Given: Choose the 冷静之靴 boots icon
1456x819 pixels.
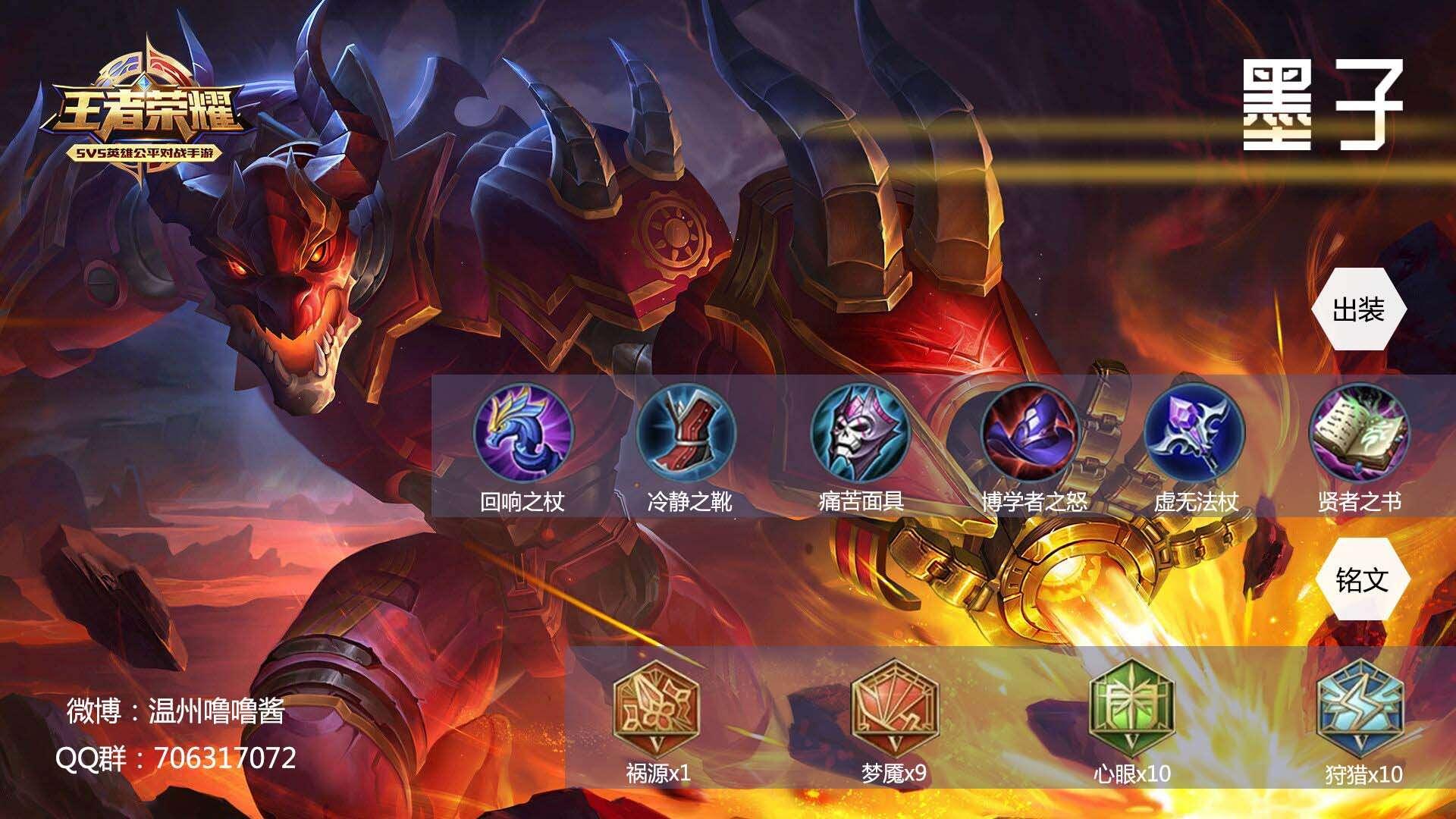Looking at the screenshot, I should click(686, 432).
